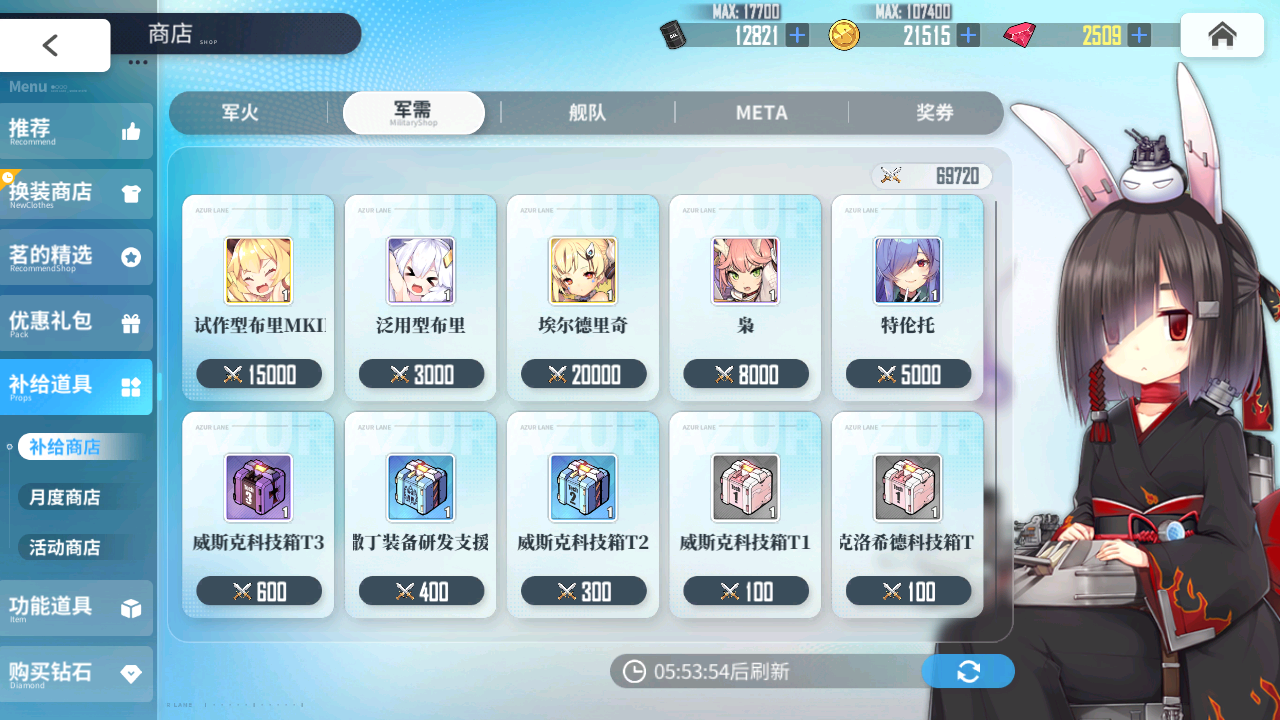Select the 活动商店 sub-shop

65,547
